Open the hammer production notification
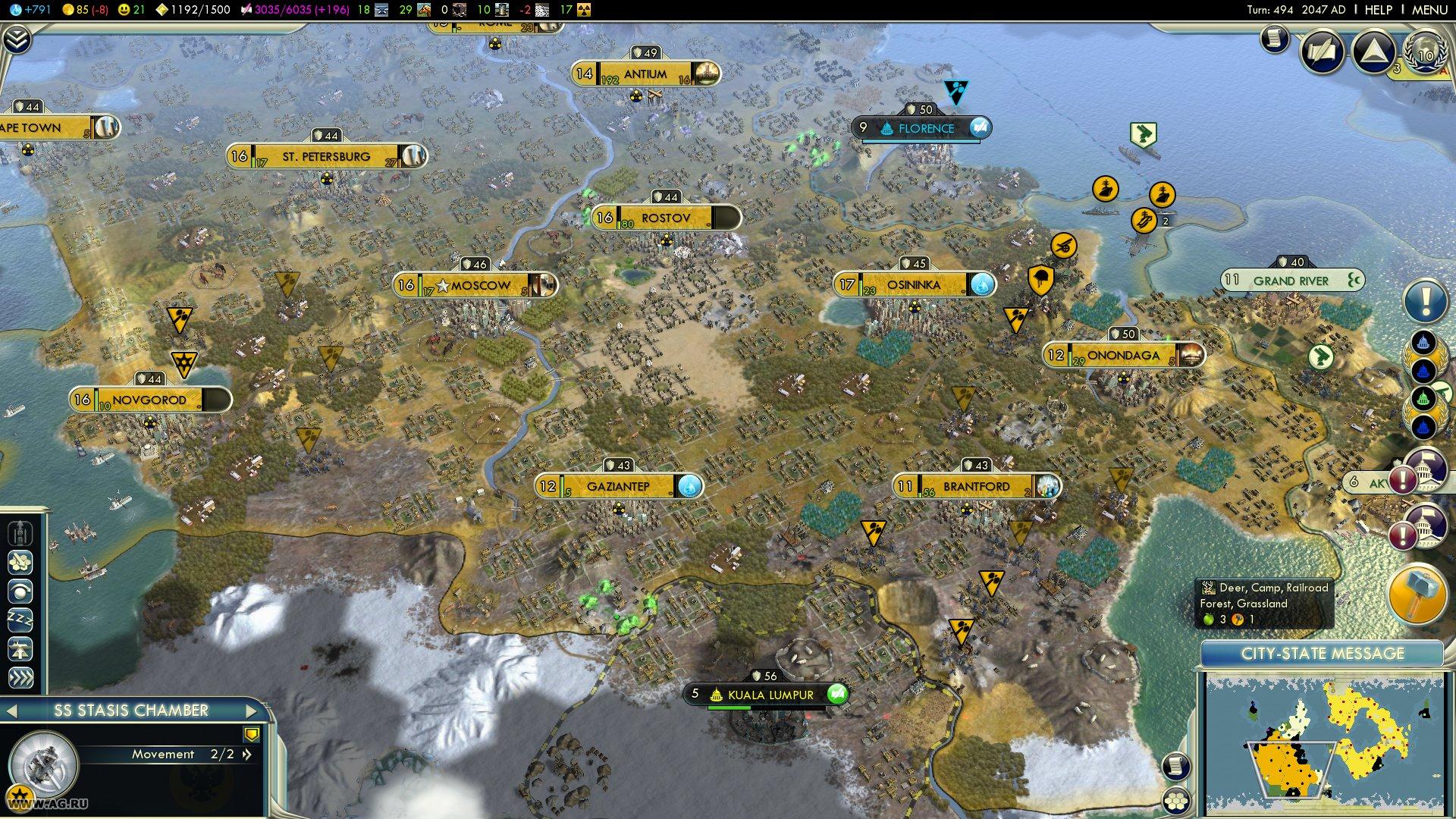Screen dimensions: 1456x819 [1416, 594]
